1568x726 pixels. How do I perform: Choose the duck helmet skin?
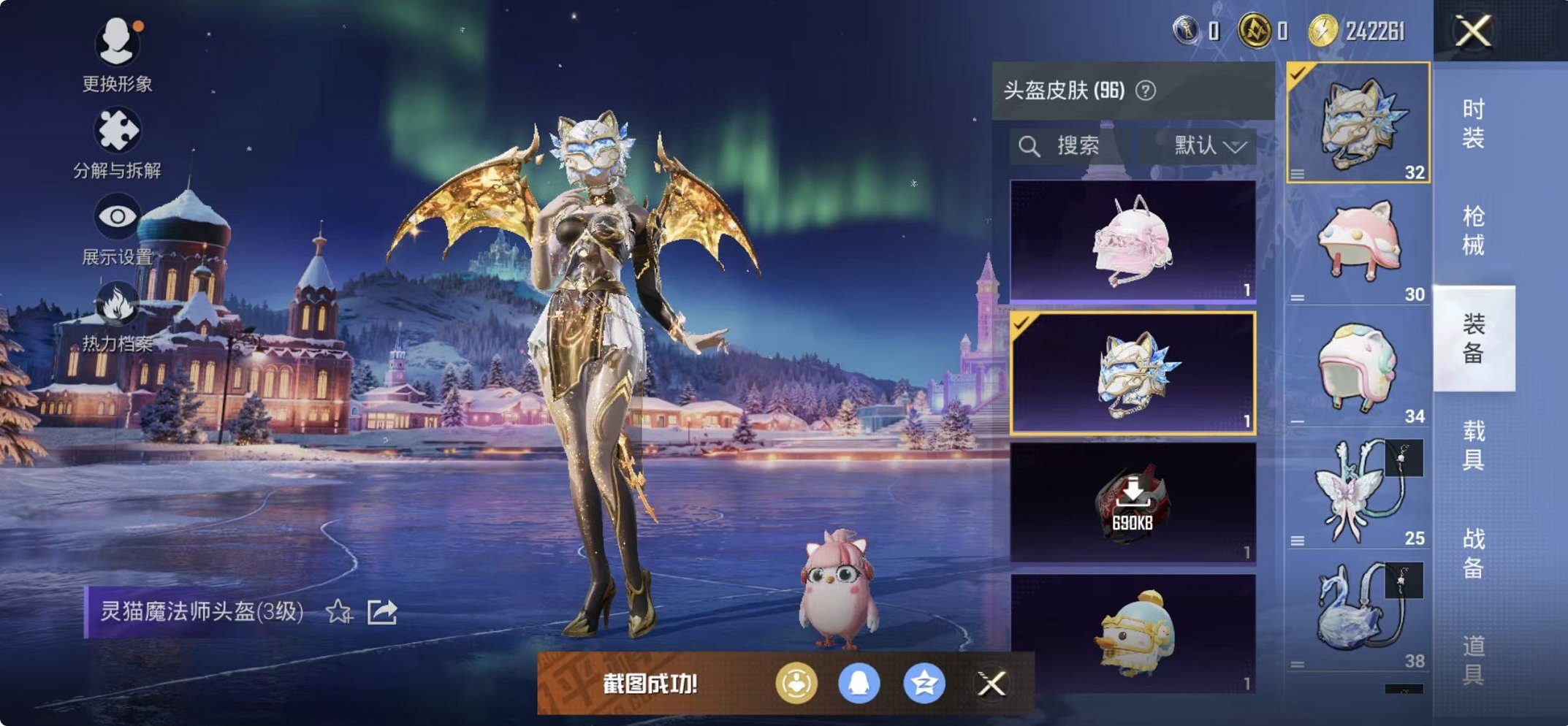point(1133,633)
